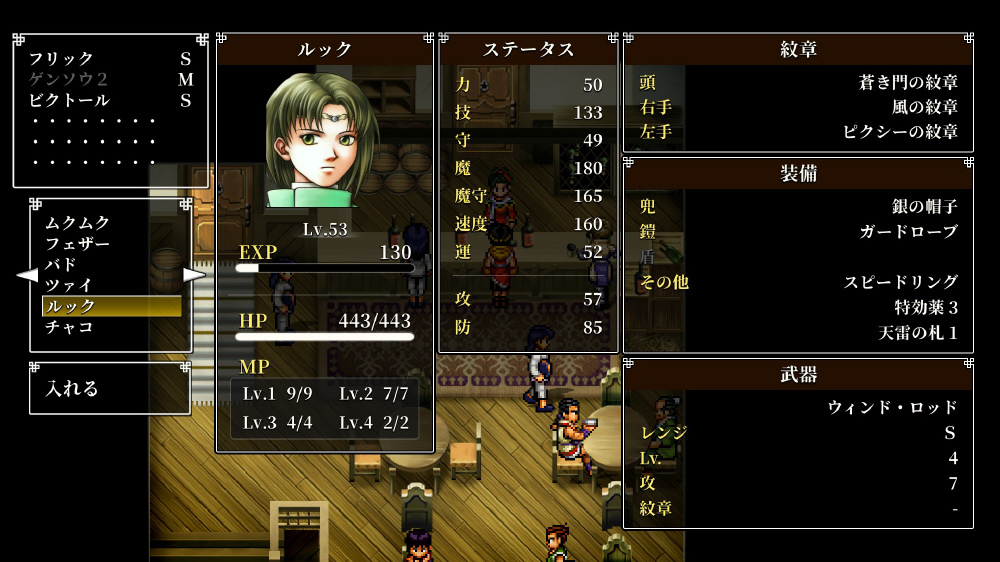Choose フェザー from the member list

click(77, 244)
